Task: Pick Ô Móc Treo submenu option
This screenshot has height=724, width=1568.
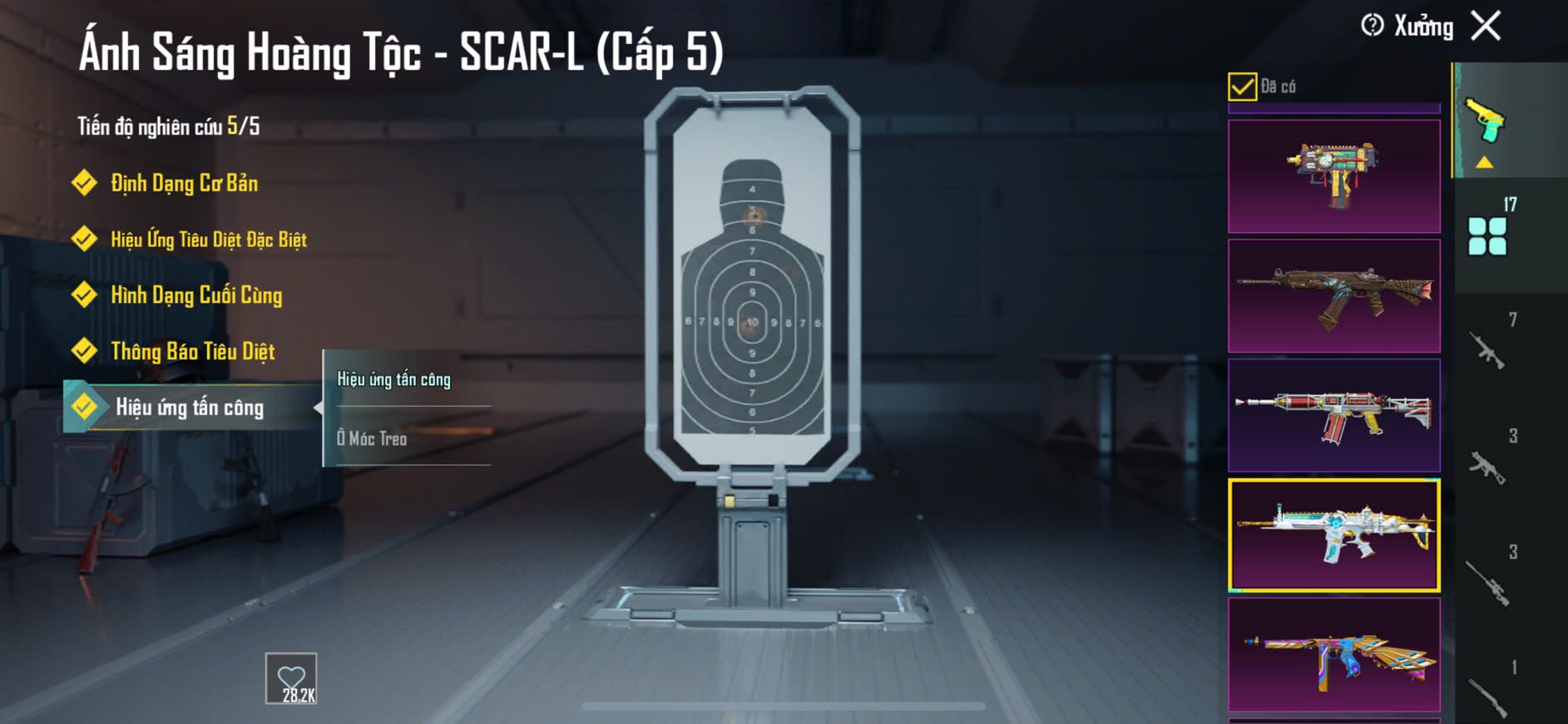Action: pyautogui.click(x=372, y=439)
